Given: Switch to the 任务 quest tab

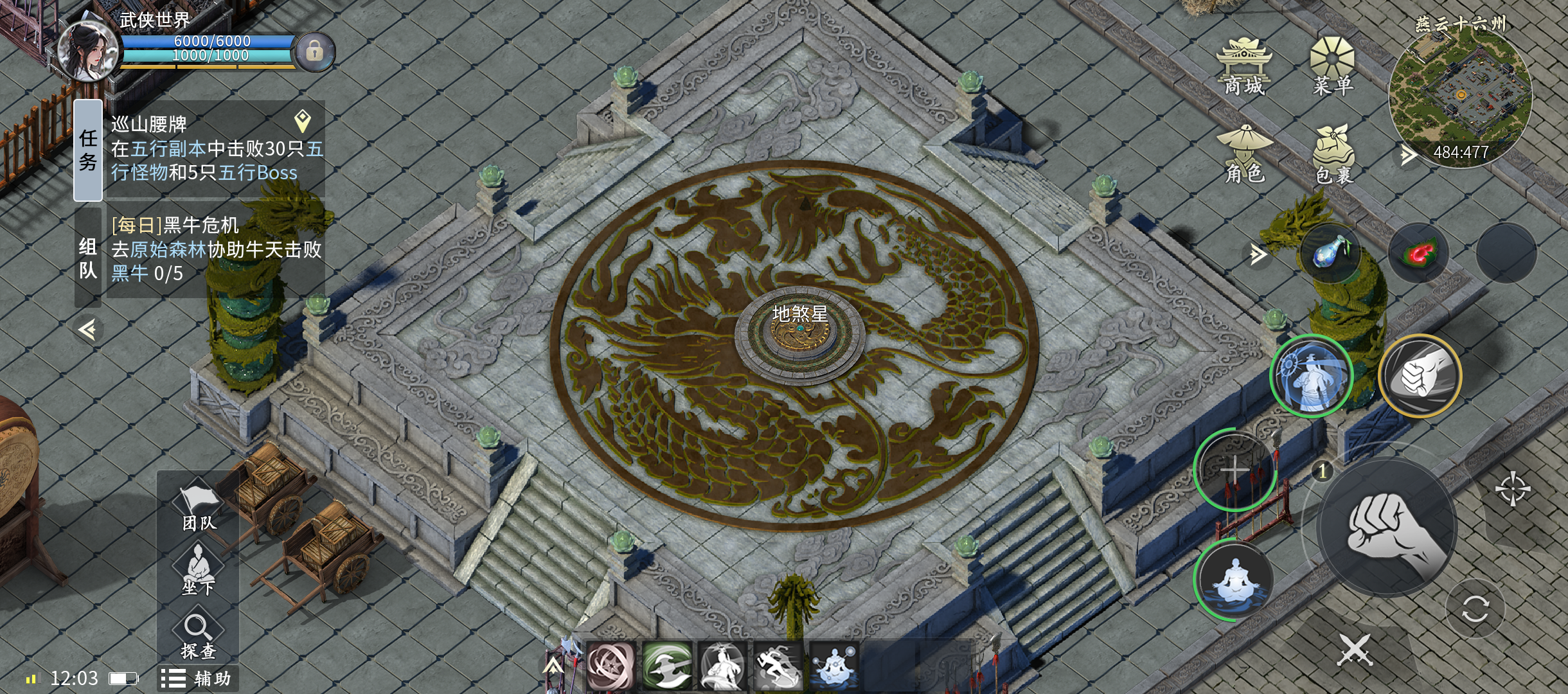Looking at the screenshot, I should point(88,150).
